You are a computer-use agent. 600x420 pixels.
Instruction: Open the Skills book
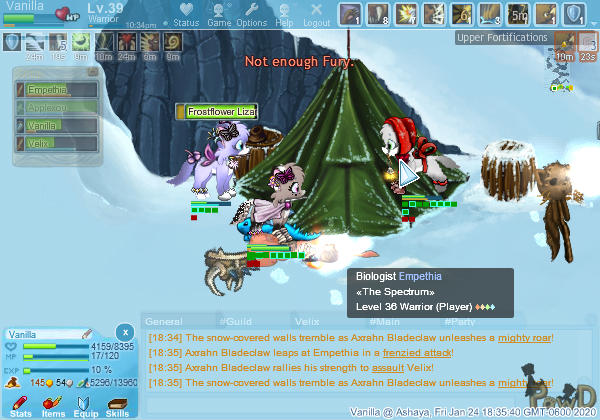point(118,406)
